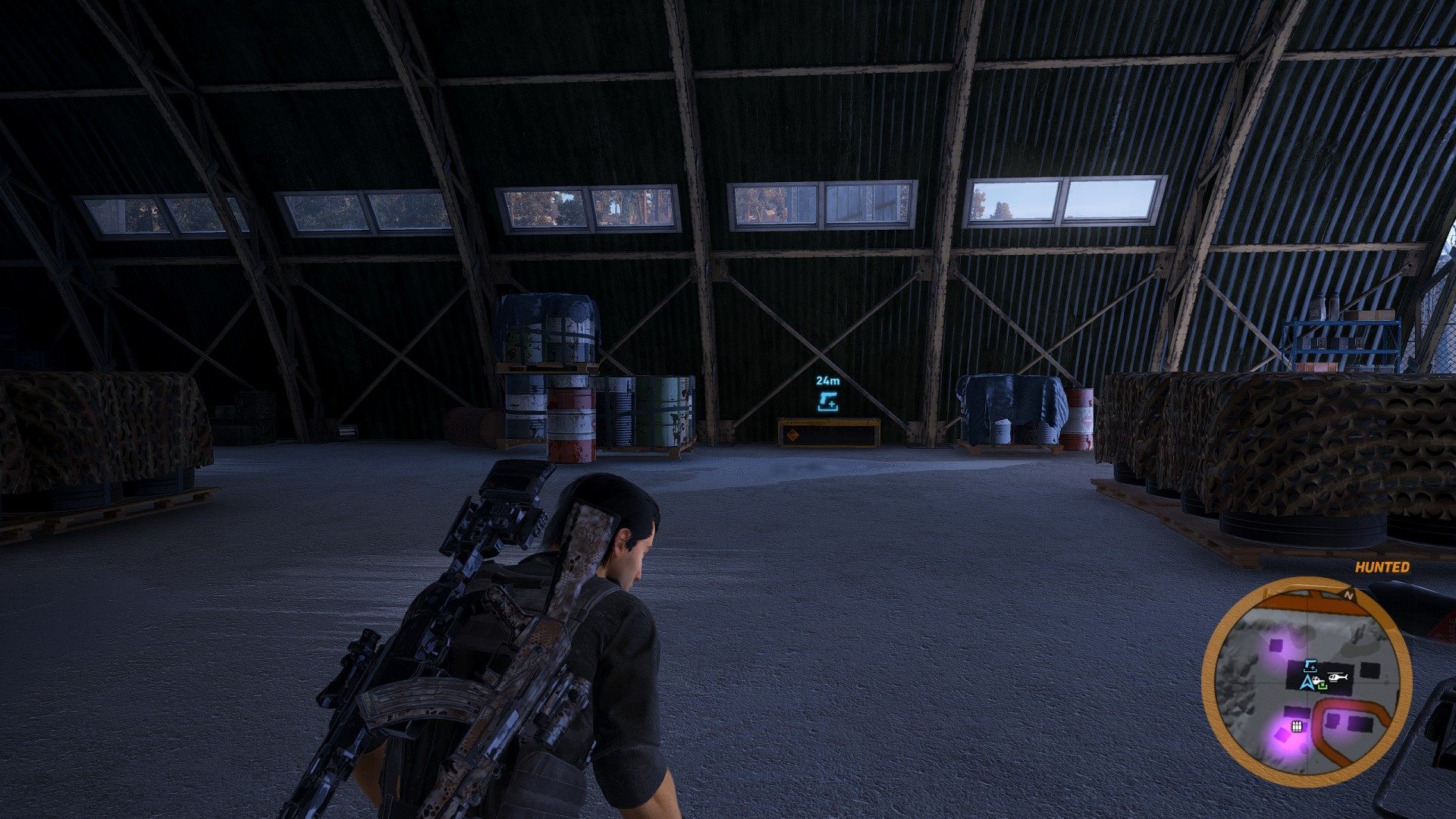The height and width of the screenshot is (819, 1456).
Task: Click the north compass marker on minimap
Action: pyautogui.click(x=1348, y=596)
